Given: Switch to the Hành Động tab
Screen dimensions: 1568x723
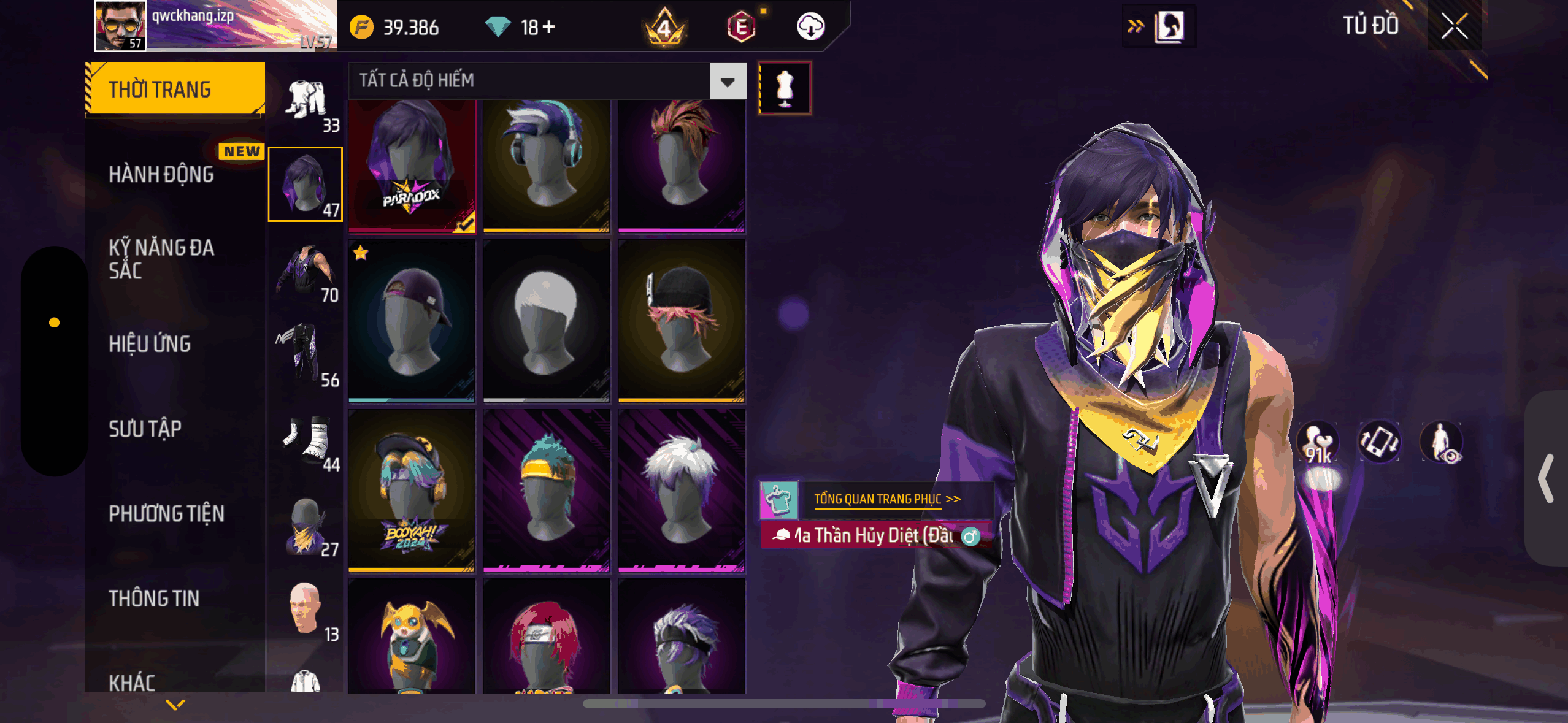Looking at the screenshot, I should [161, 174].
